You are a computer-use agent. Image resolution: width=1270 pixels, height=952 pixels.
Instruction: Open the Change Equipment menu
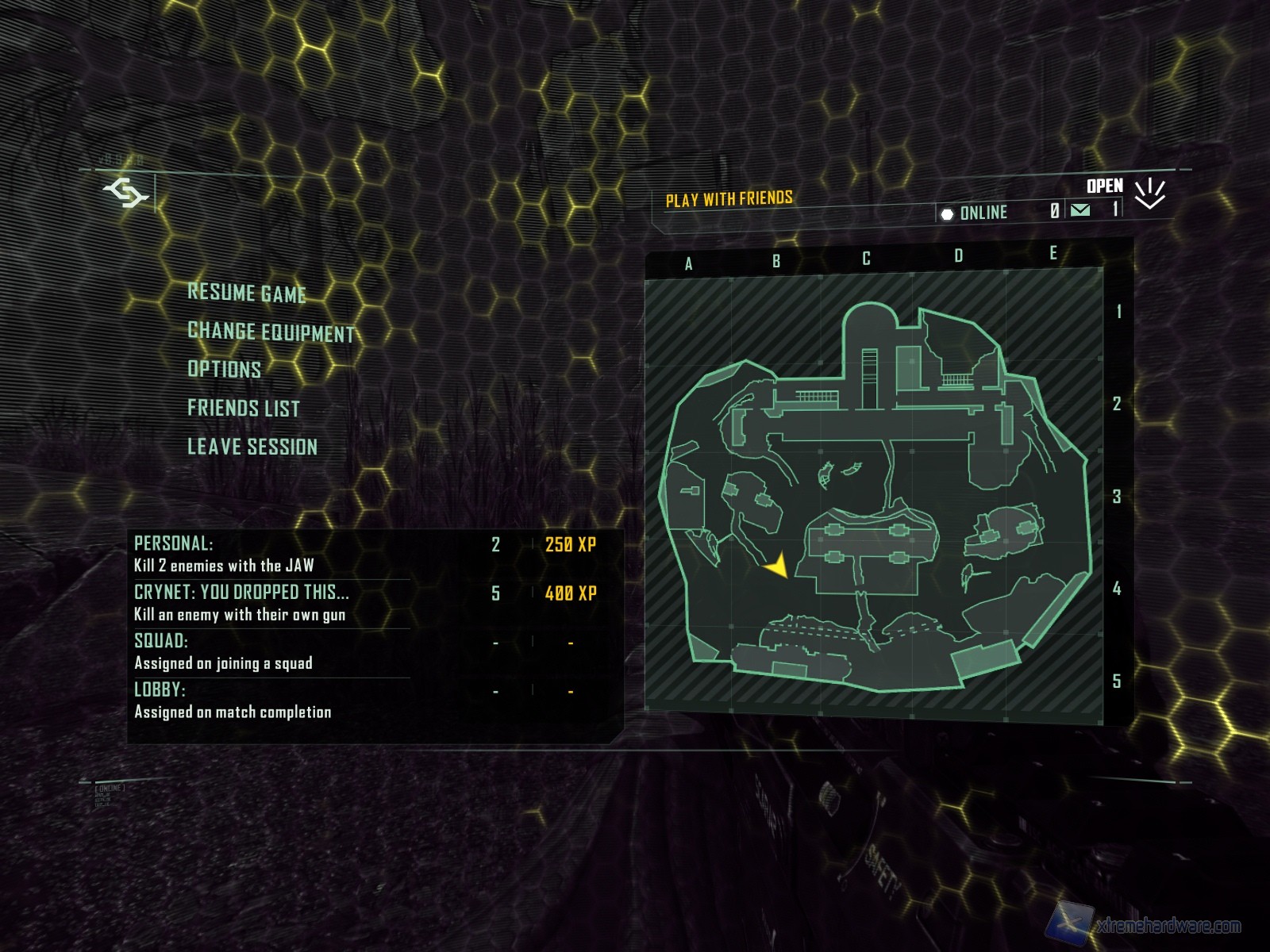(x=271, y=332)
